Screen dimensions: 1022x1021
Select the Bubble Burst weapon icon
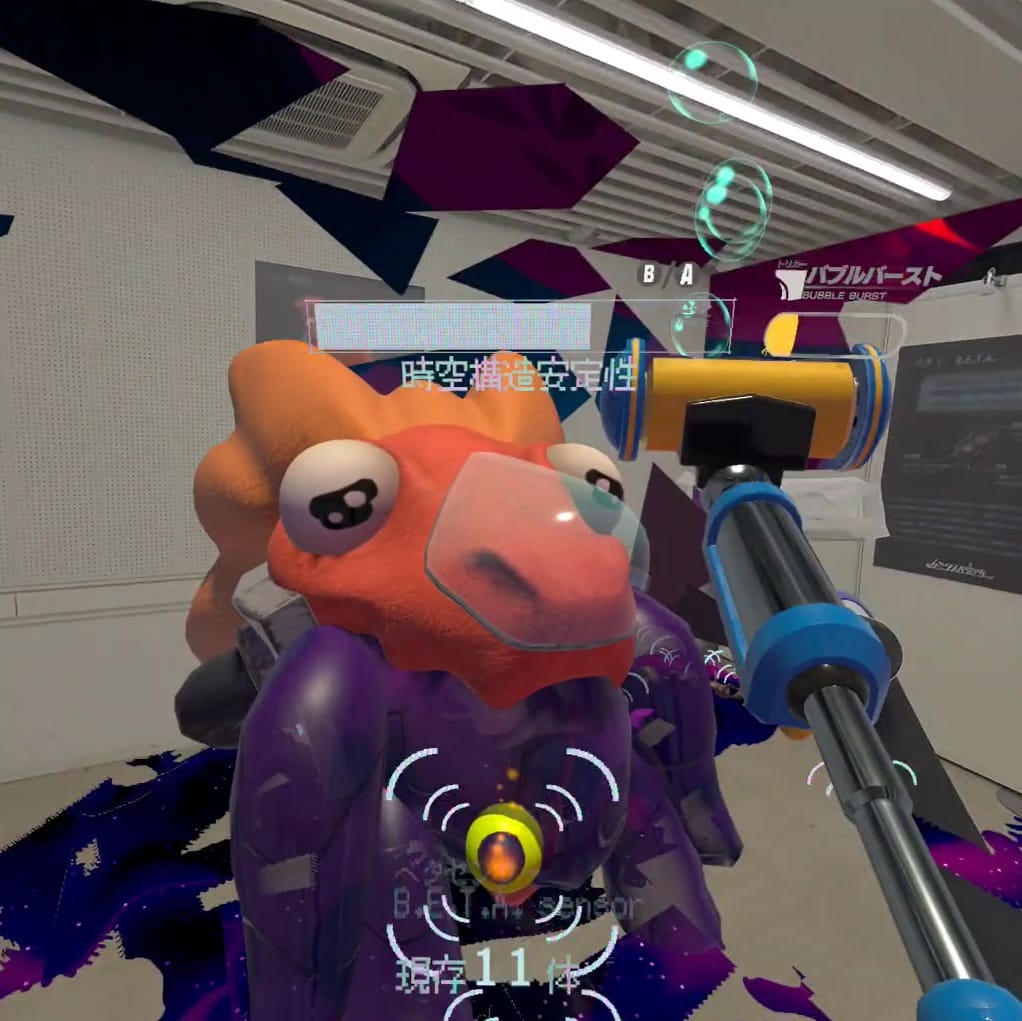tap(790, 283)
